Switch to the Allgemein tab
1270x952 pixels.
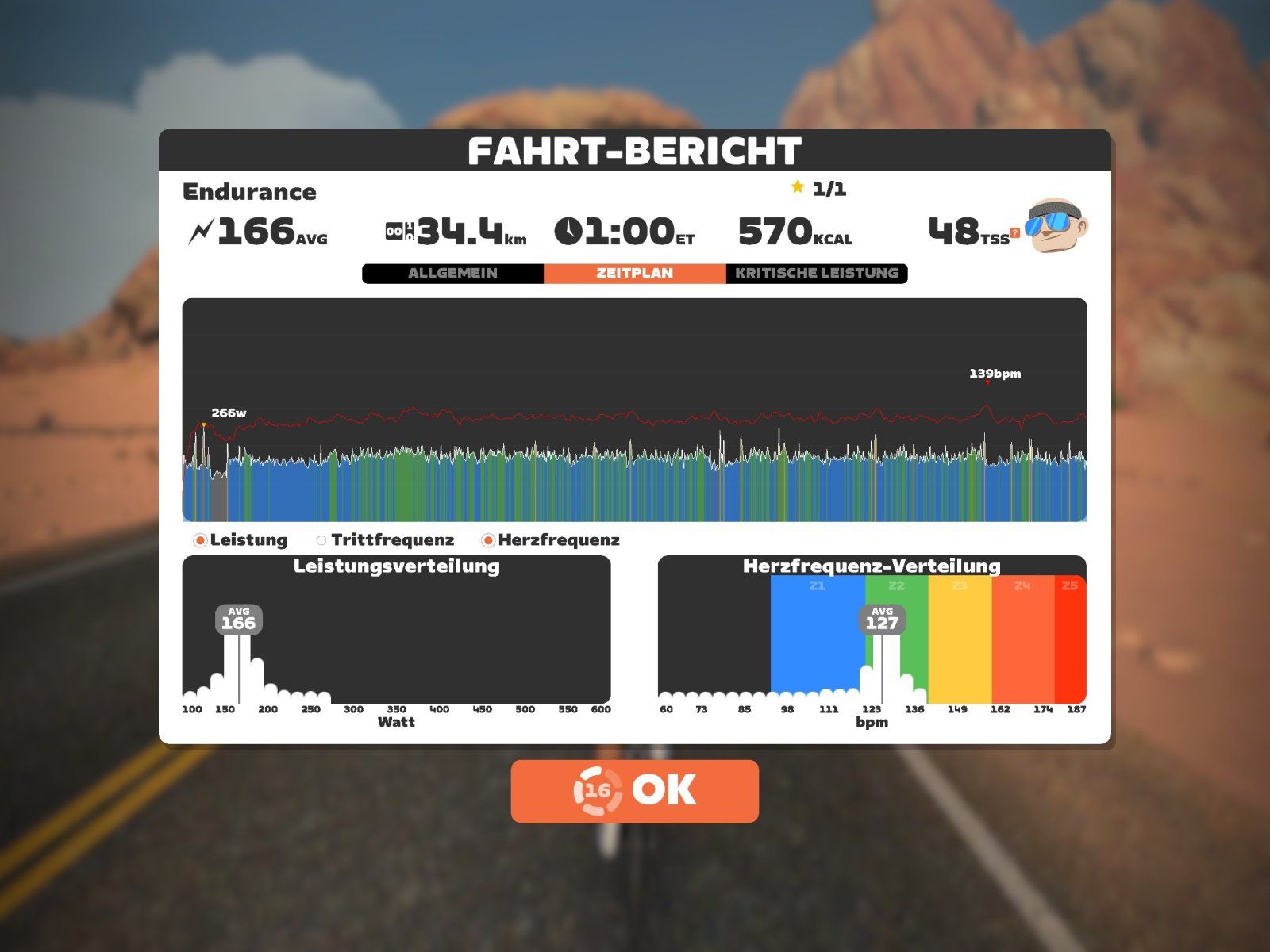452,273
